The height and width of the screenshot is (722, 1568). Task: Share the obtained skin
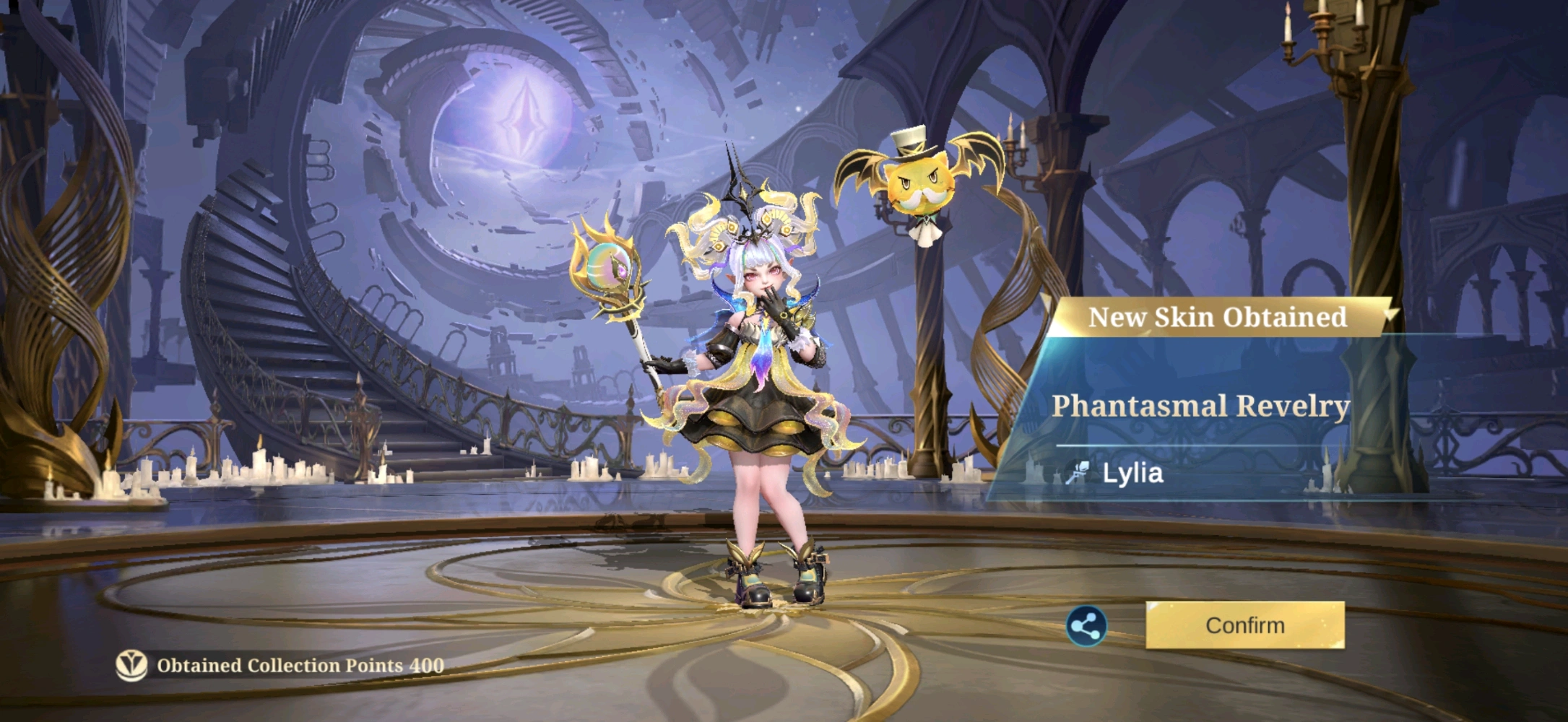pos(1086,626)
